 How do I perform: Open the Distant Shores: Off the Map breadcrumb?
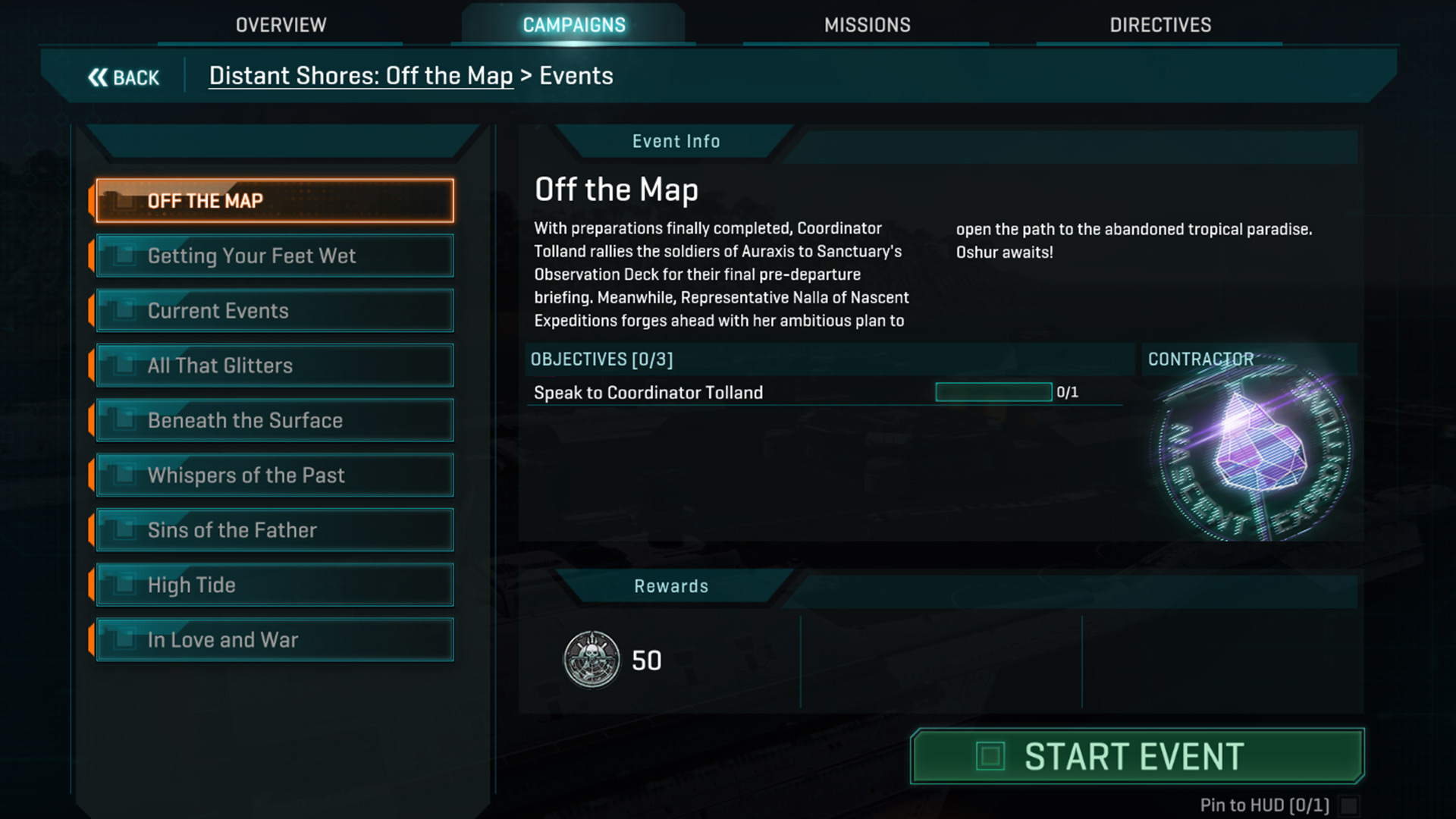tap(361, 76)
